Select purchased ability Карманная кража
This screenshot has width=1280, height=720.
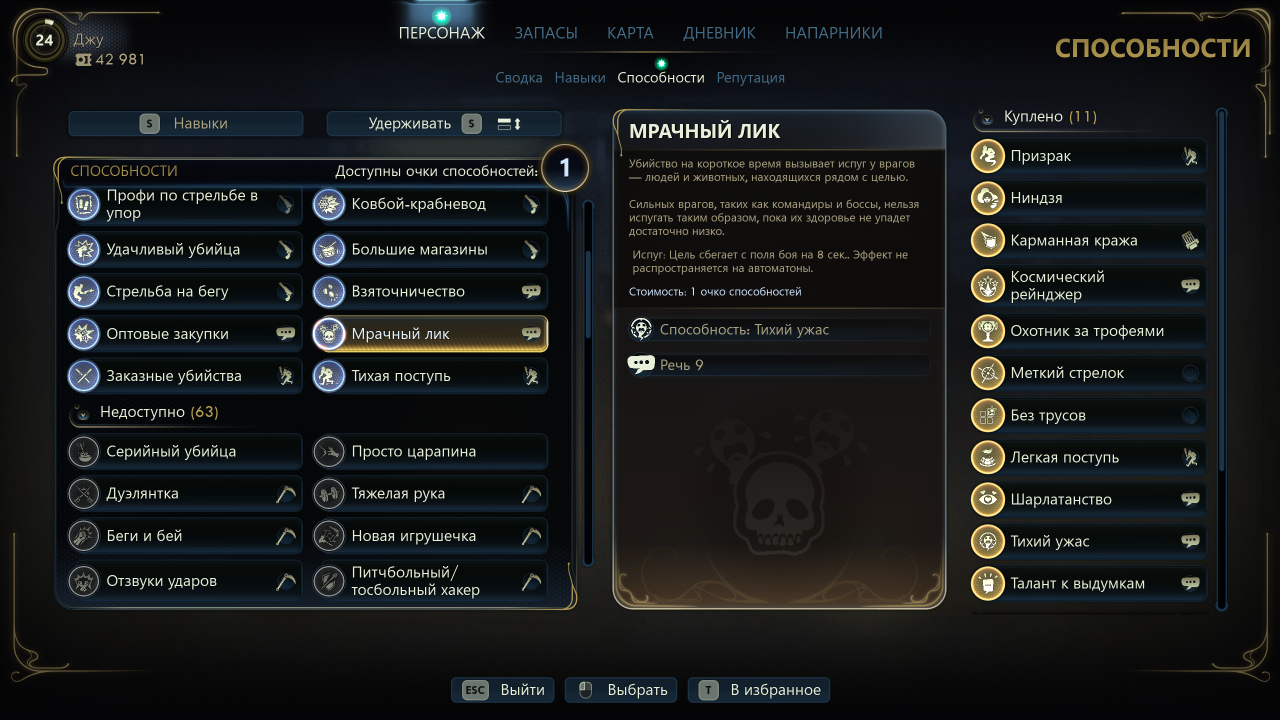pyautogui.click(x=1088, y=240)
